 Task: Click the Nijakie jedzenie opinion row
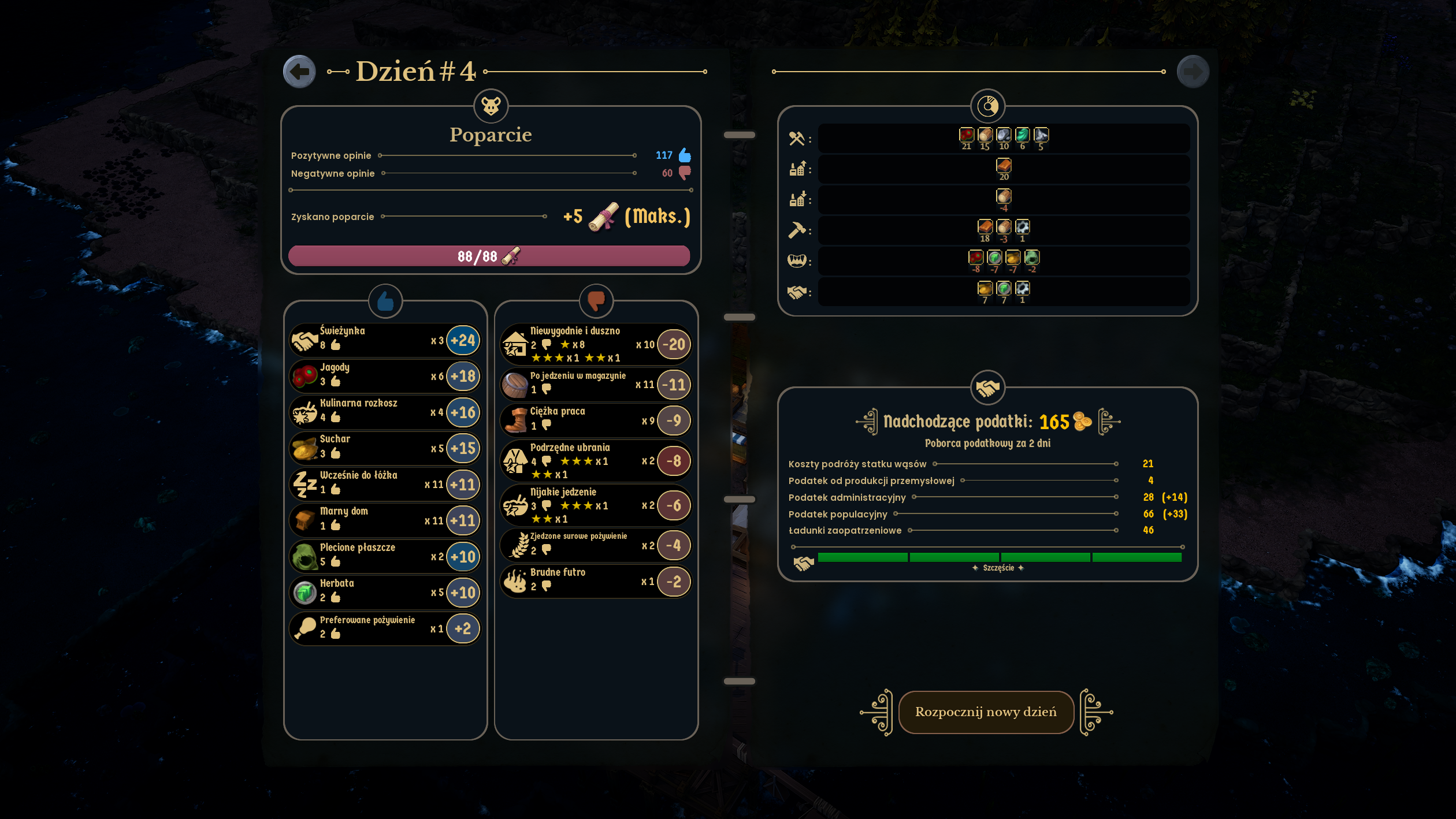(x=595, y=505)
